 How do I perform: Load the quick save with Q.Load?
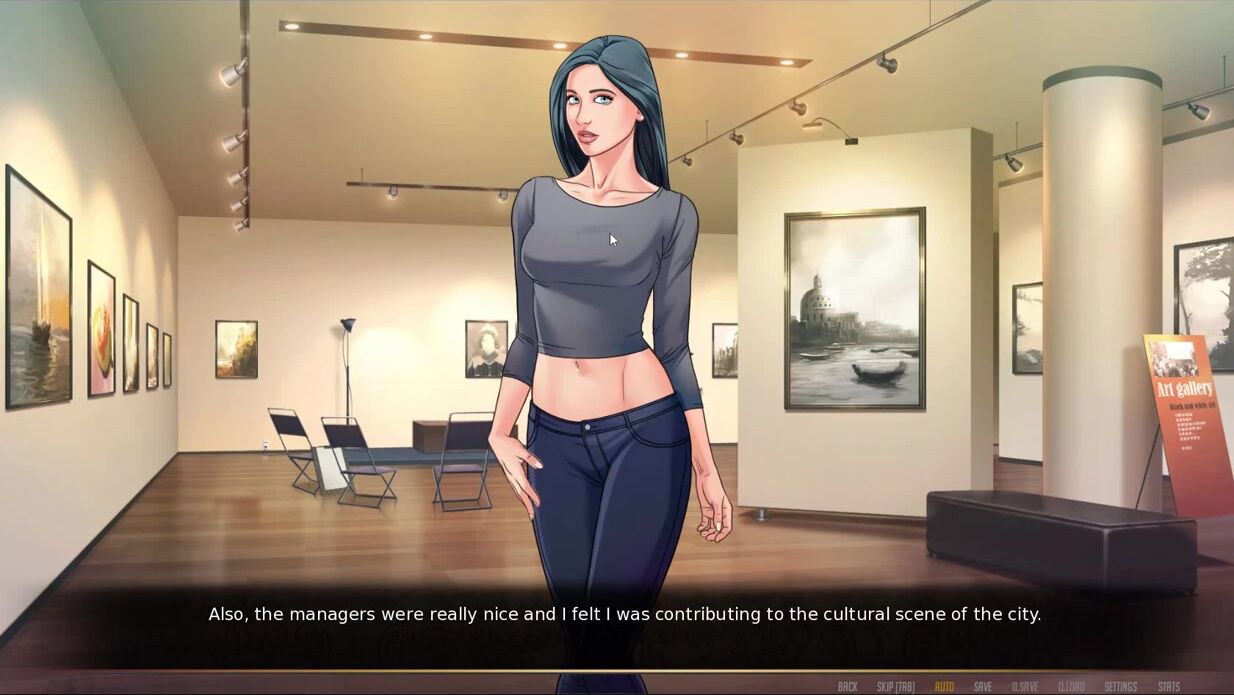1071,687
